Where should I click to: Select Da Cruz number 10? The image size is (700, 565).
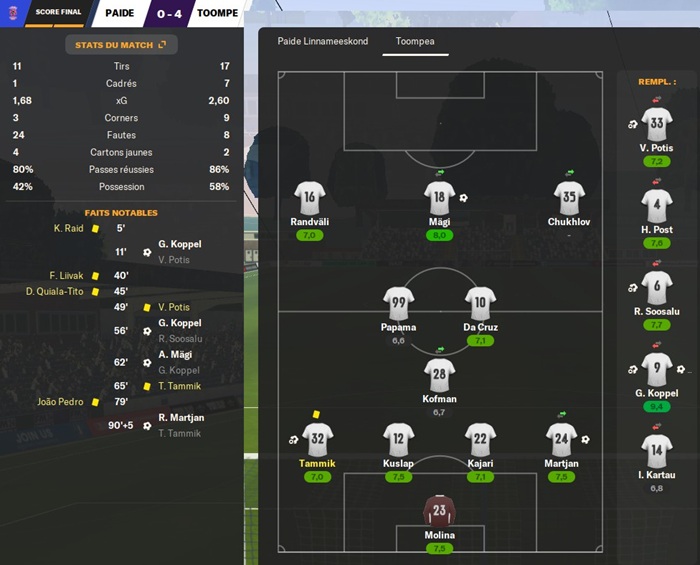coord(480,304)
